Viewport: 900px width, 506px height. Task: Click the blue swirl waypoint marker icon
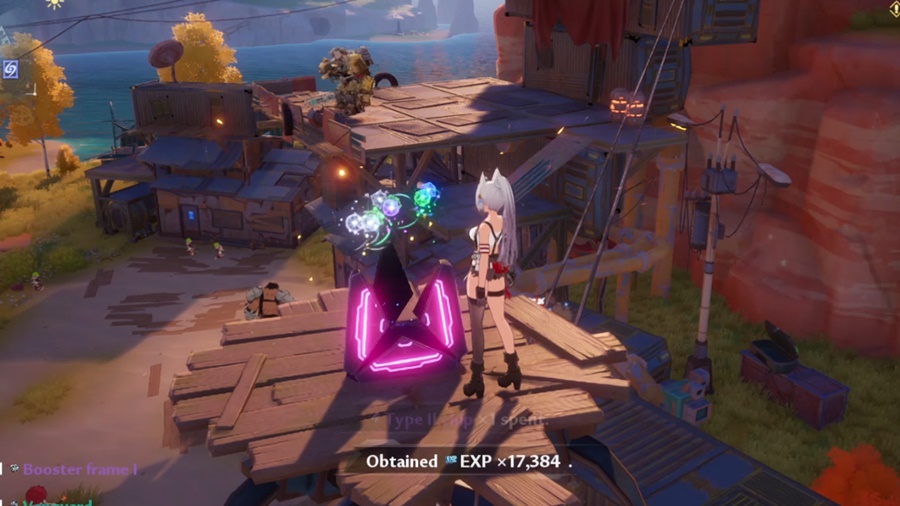click(x=10, y=69)
